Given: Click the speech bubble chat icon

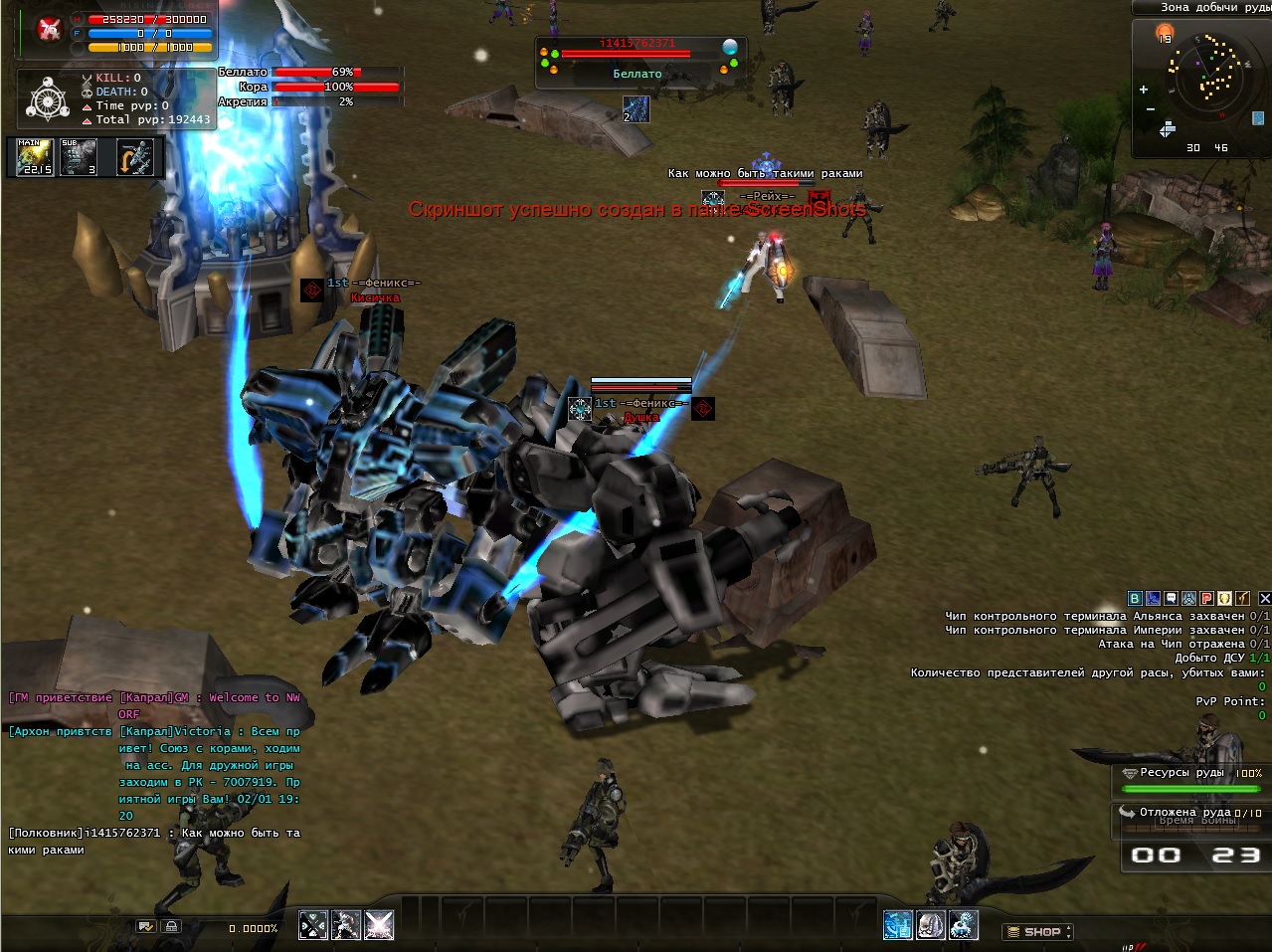Looking at the screenshot, I should click(x=1171, y=598).
